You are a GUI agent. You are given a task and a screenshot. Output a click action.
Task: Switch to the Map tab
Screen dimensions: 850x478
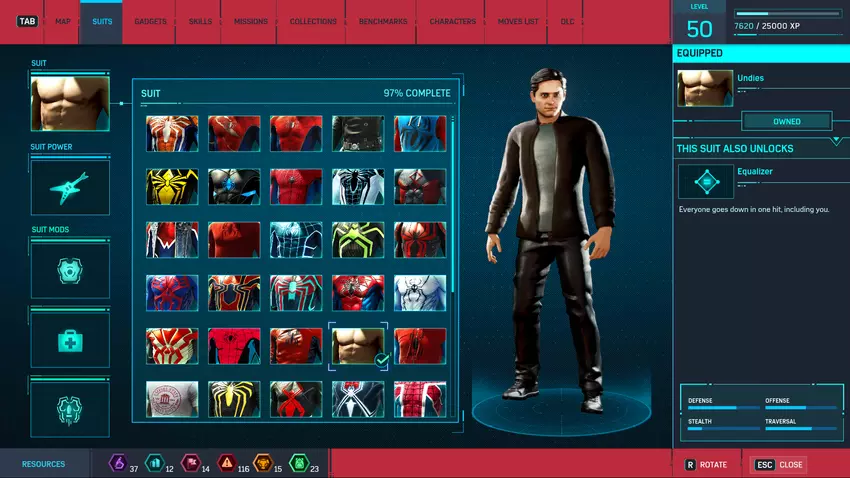62,21
